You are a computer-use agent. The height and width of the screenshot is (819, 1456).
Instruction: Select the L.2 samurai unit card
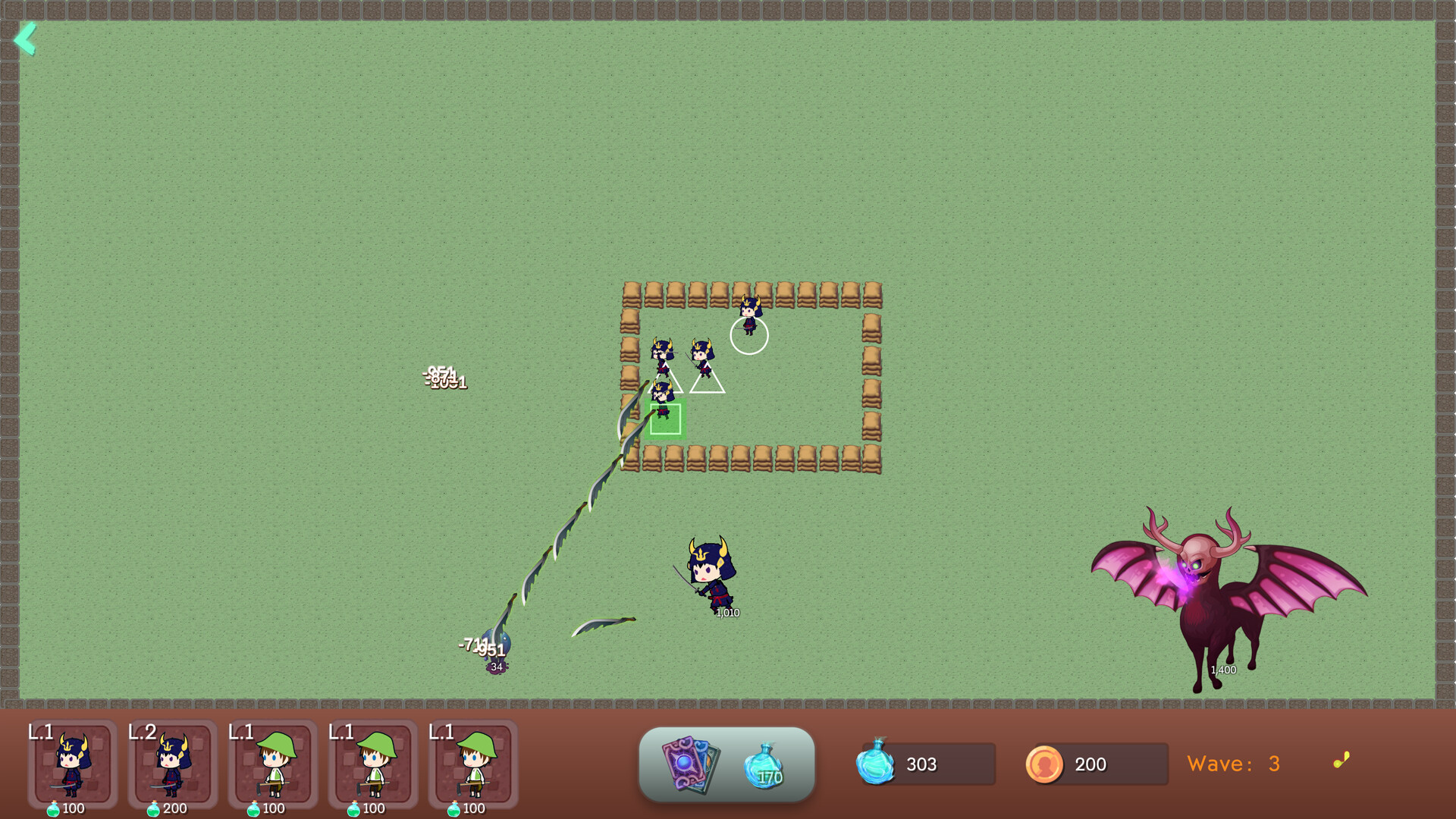point(173,766)
